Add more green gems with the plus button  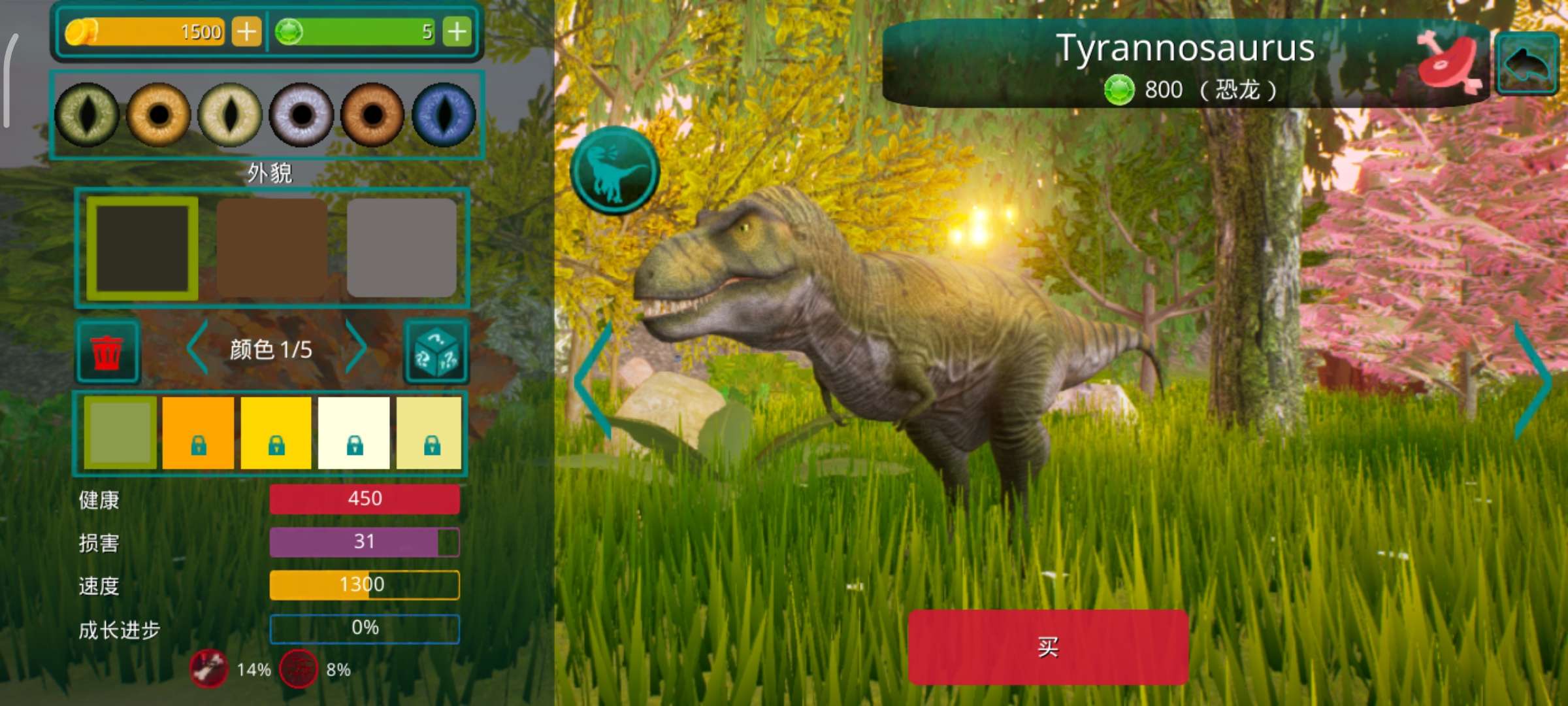coord(457,31)
